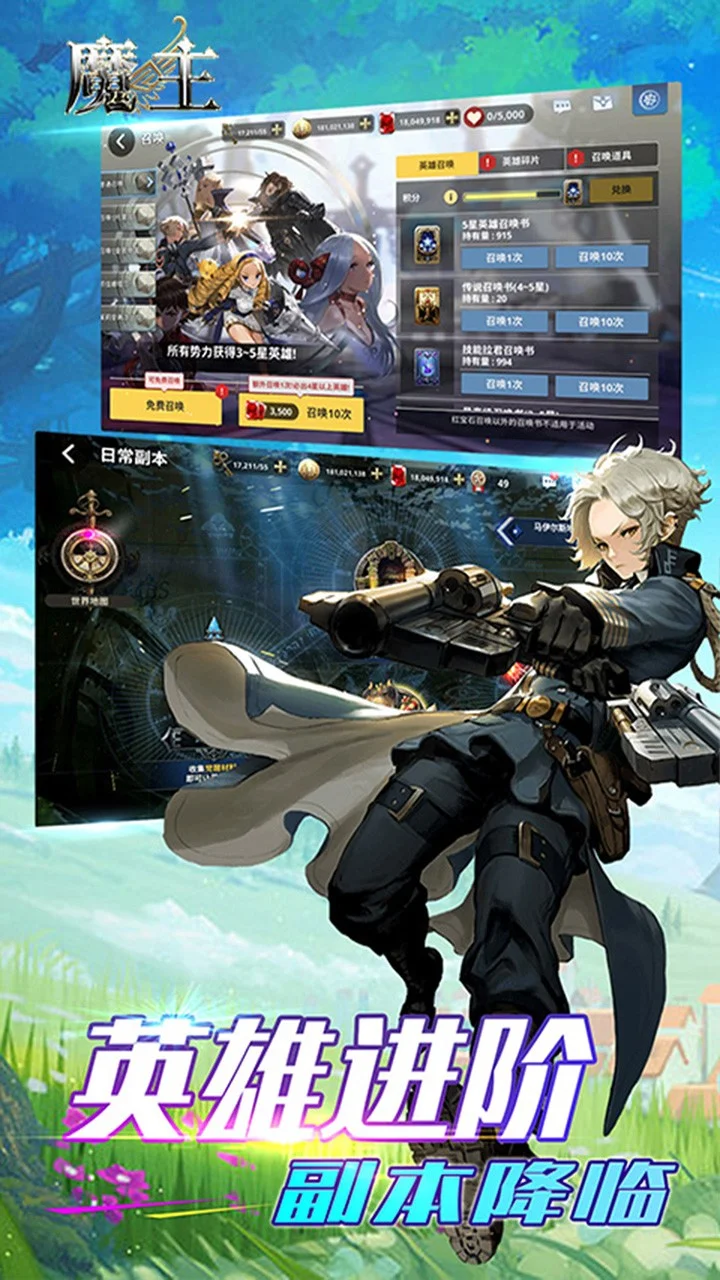This screenshot has height=1280, width=720.
Task: Open the chat bubble icon on summon screen
Action: 562,106
